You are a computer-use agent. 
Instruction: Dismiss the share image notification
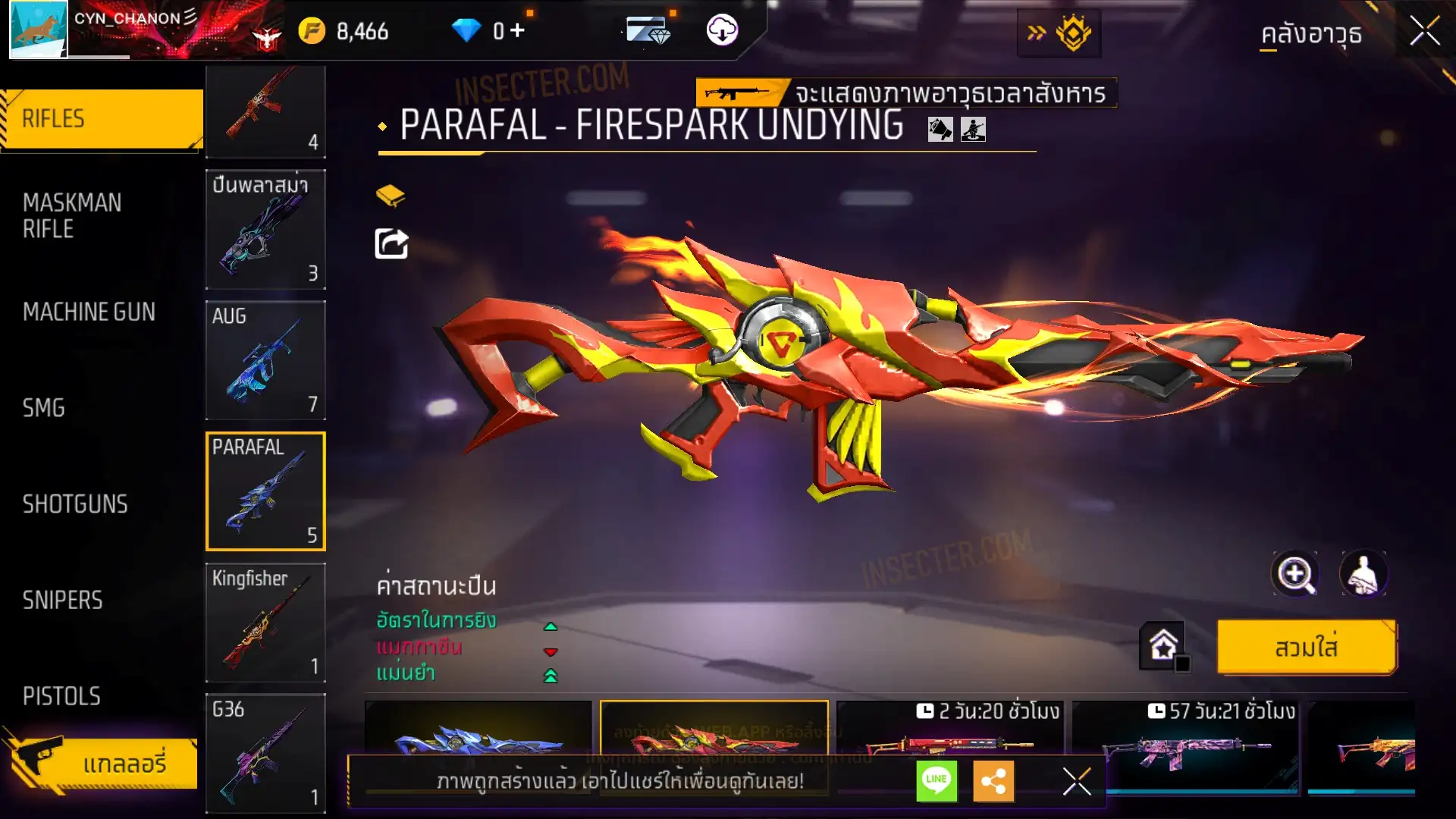point(1076,780)
